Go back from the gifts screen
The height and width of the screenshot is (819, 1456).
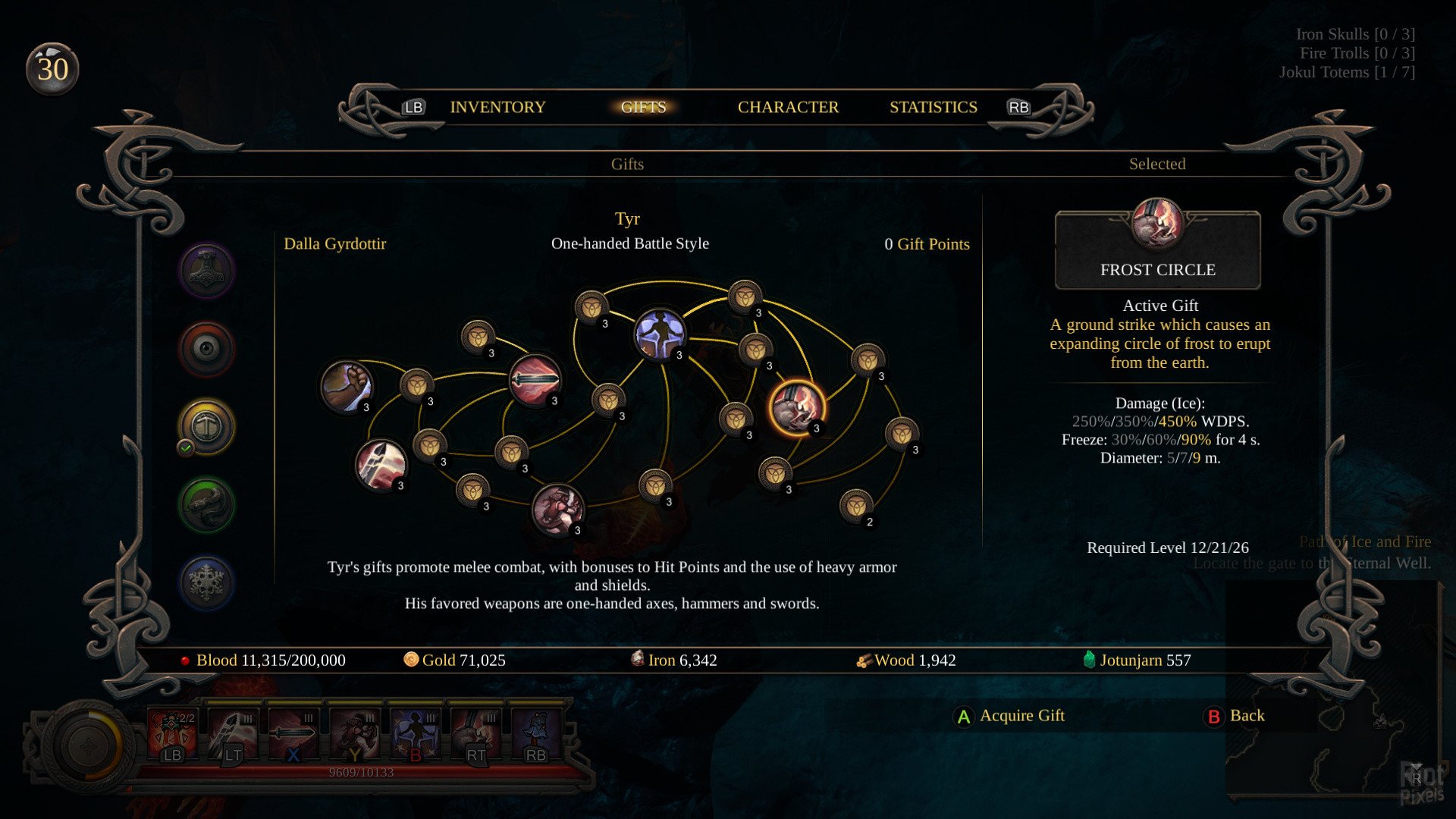click(1235, 716)
